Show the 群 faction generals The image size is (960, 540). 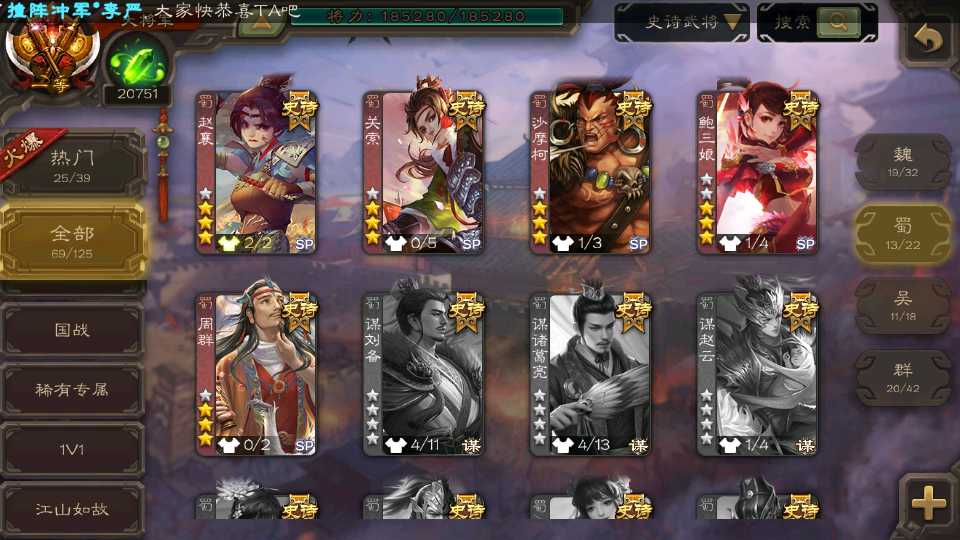coord(903,377)
